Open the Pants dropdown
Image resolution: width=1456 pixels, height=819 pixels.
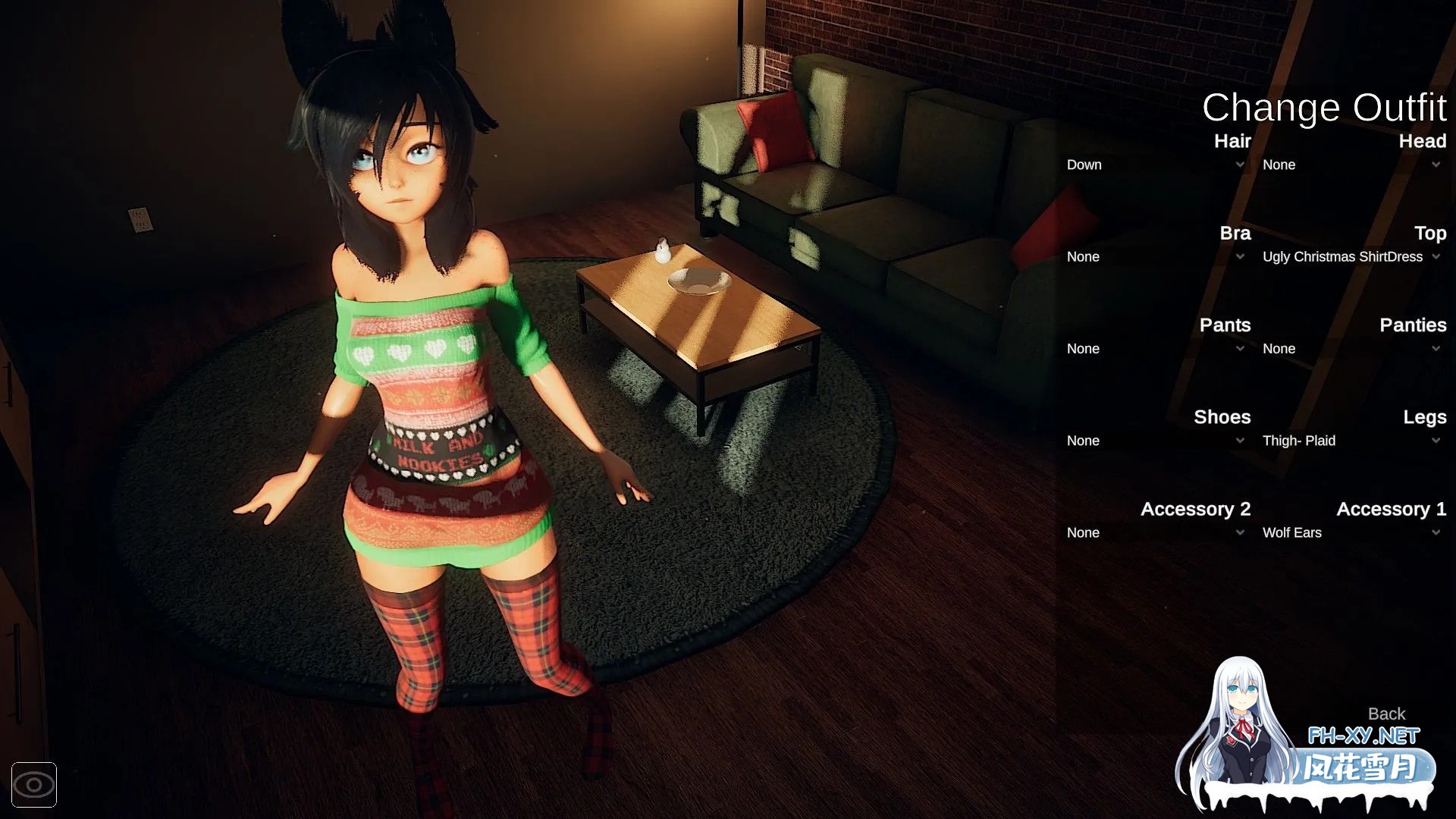(1155, 349)
